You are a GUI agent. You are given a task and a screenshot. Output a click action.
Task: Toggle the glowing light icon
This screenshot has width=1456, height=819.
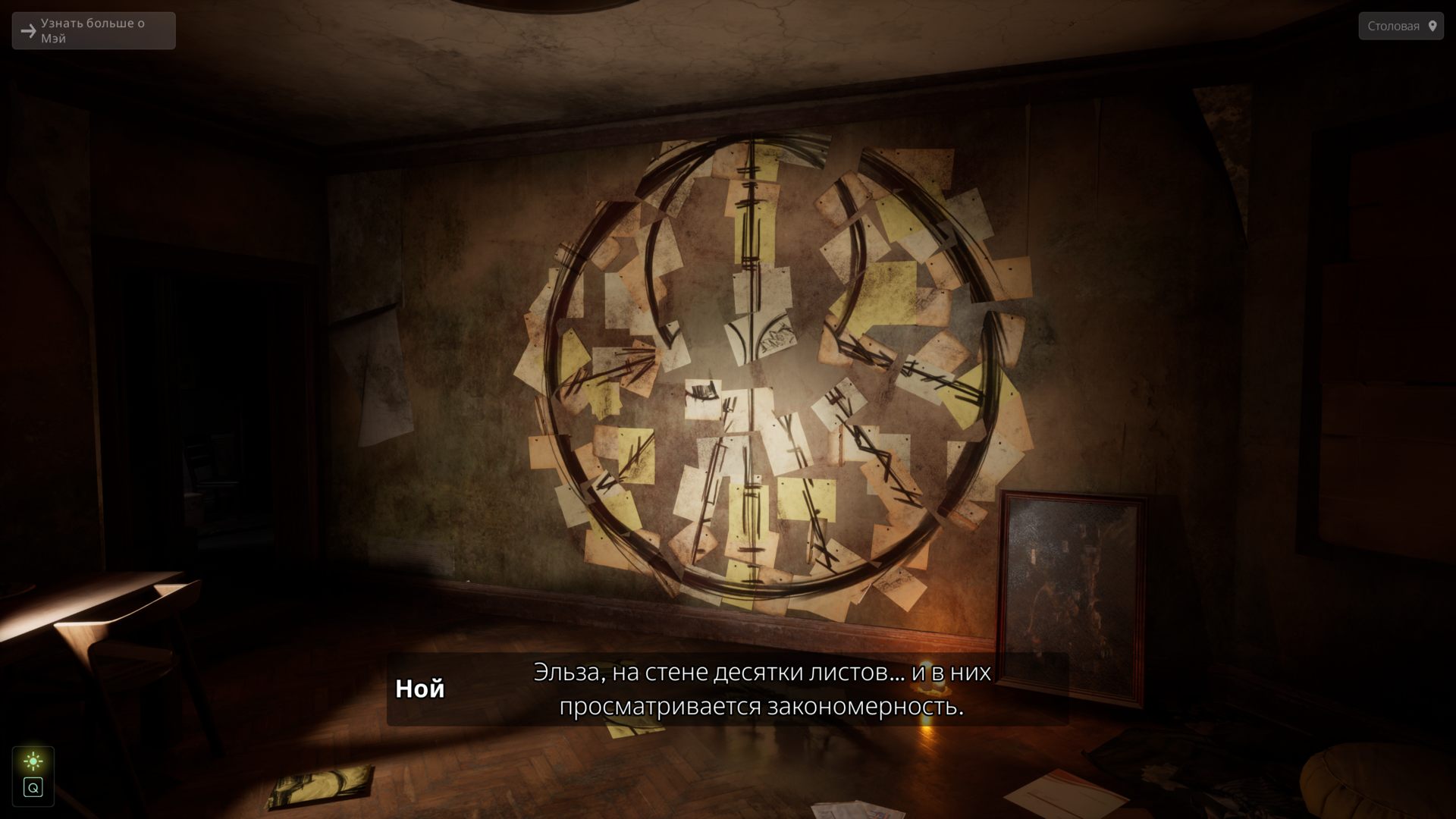tap(33, 761)
